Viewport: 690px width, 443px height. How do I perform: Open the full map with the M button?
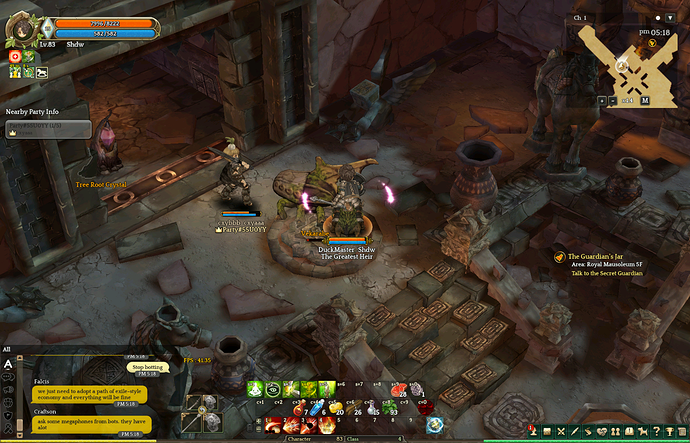[645, 100]
